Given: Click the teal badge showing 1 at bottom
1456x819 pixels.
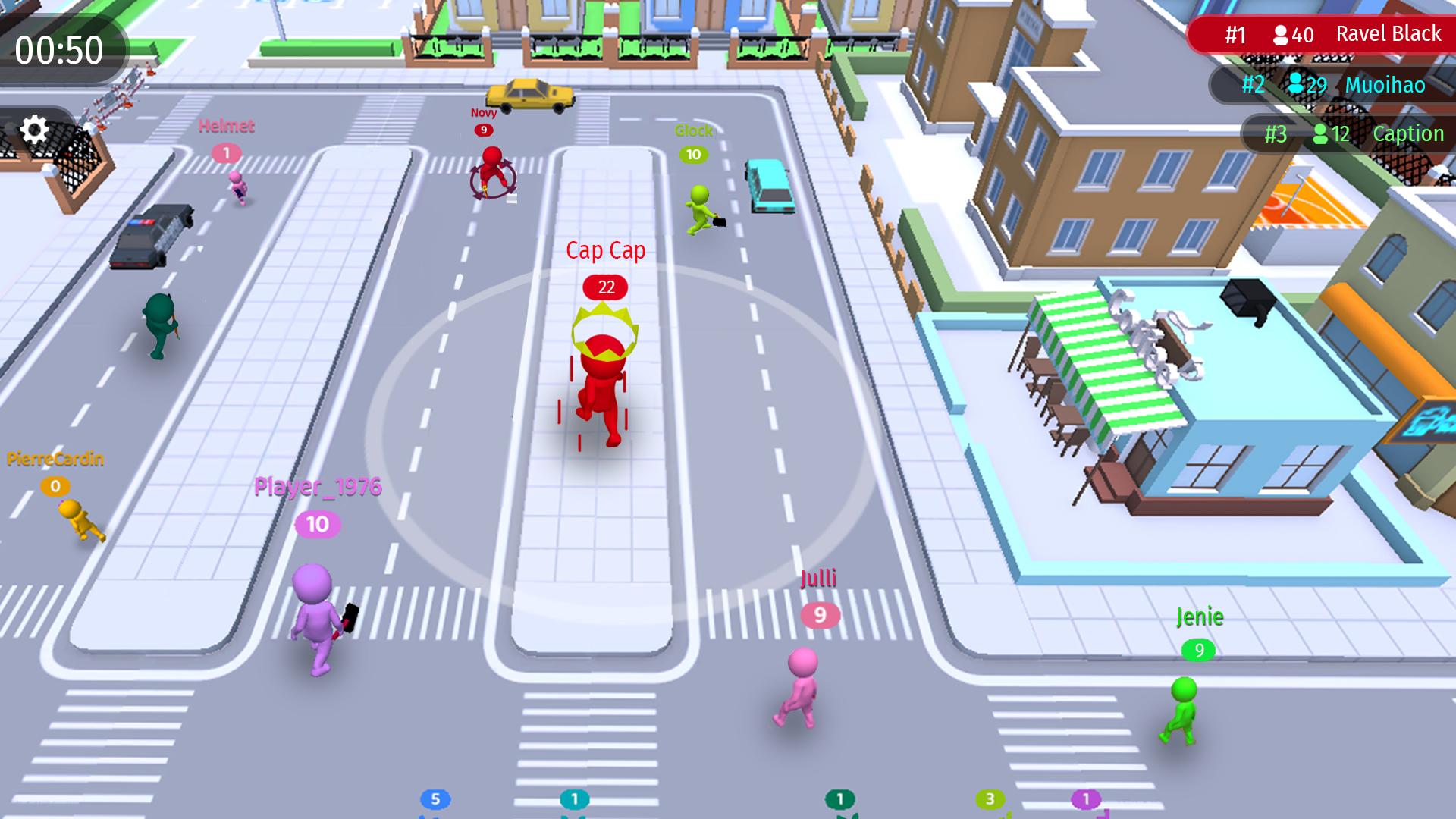Looking at the screenshot, I should 574,799.
